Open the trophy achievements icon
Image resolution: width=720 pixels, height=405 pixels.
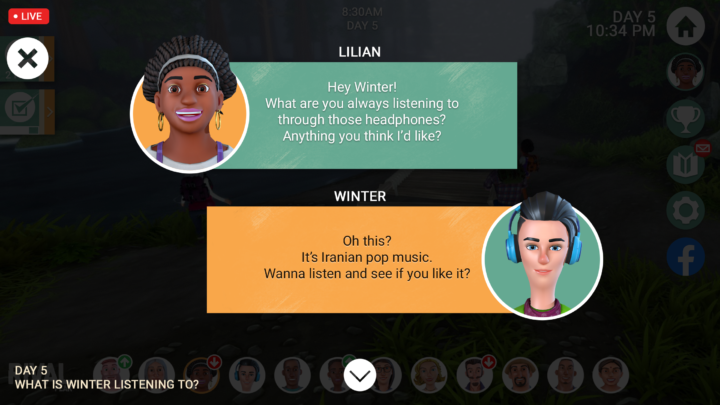686,119
